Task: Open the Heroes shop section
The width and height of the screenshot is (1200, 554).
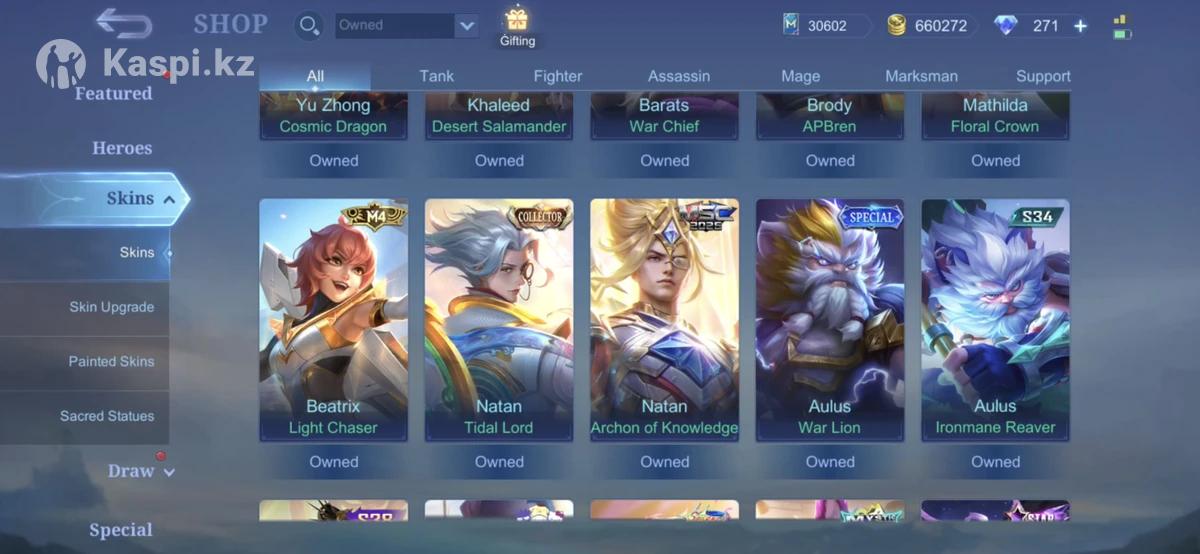Action: pyautogui.click(x=122, y=148)
